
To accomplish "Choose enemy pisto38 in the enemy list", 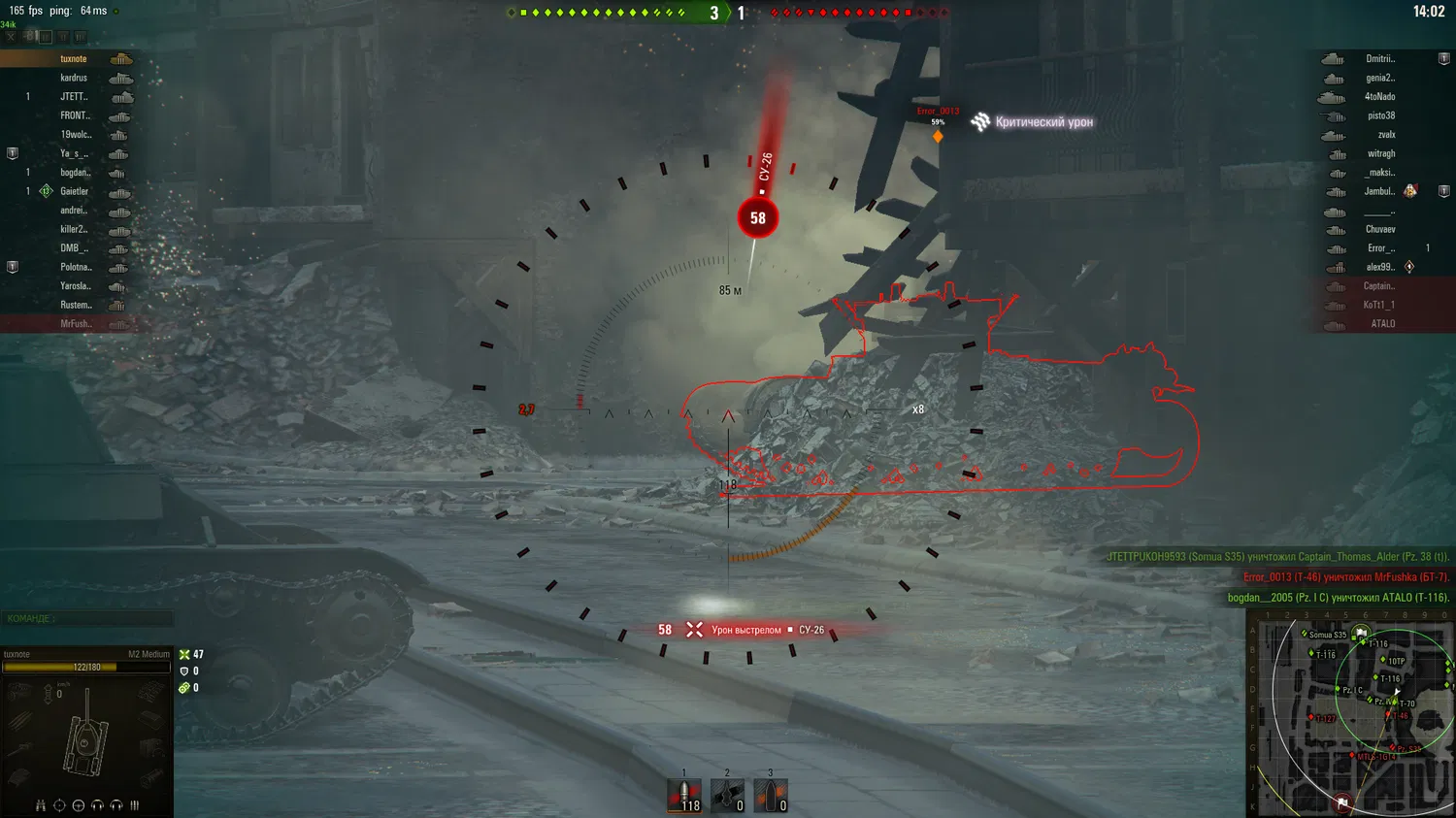I will click(1380, 115).
